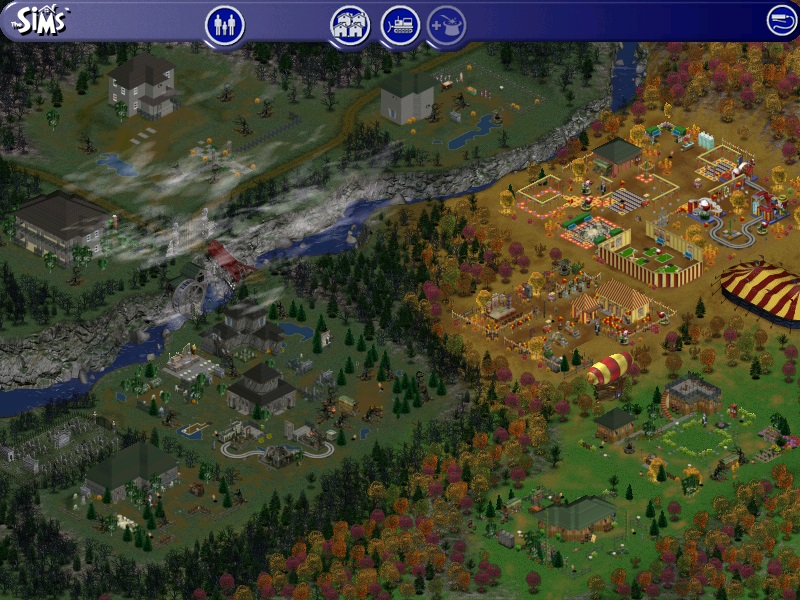800x600 pixels.
Task: Select the bulldozer tool
Action: [x=400, y=25]
